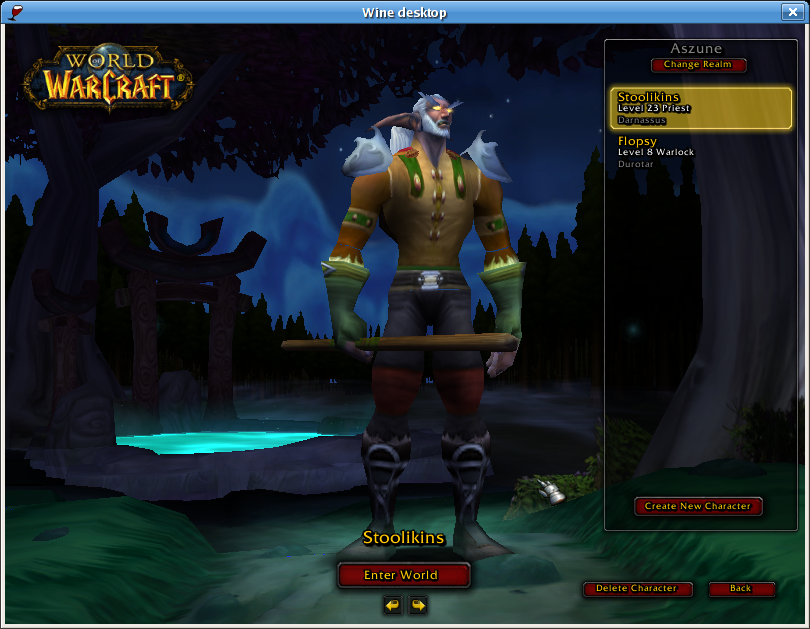The width and height of the screenshot is (810, 629).
Task: Open the Change Realm list
Action: (x=698, y=65)
